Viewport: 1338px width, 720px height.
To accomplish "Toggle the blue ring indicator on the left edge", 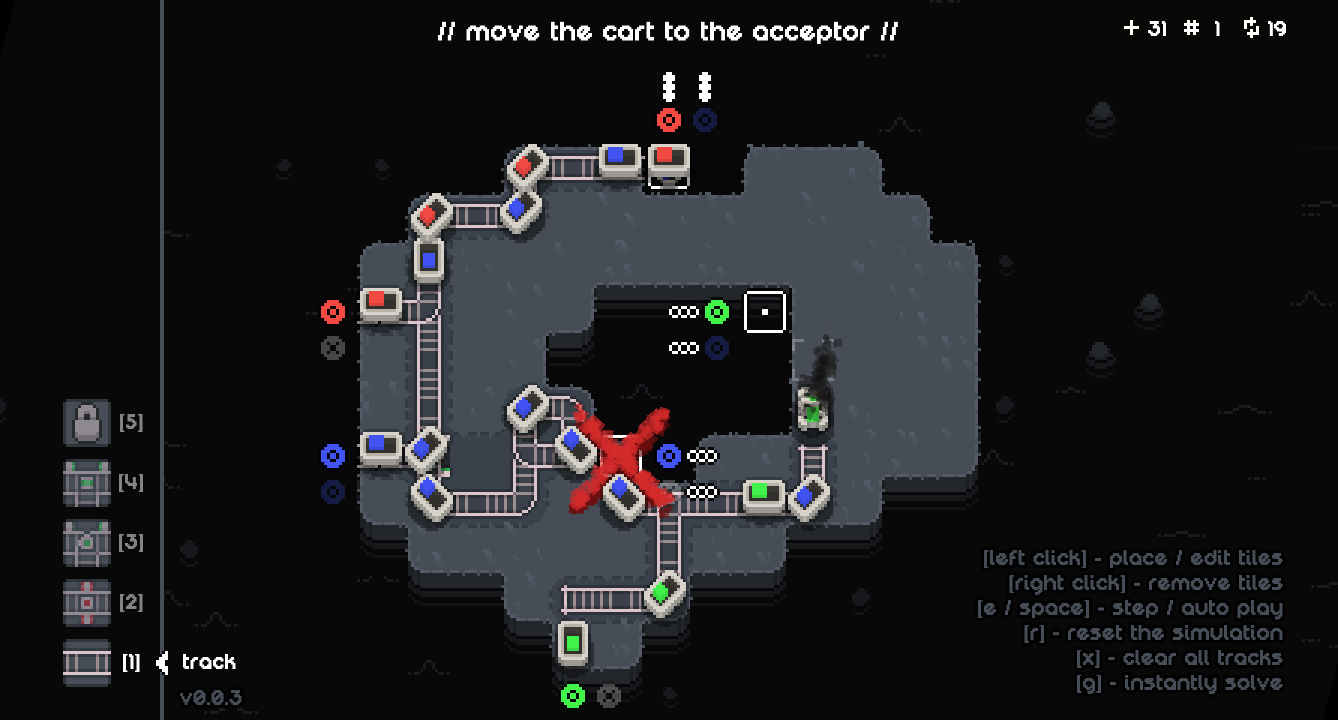I will coord(332,457).
